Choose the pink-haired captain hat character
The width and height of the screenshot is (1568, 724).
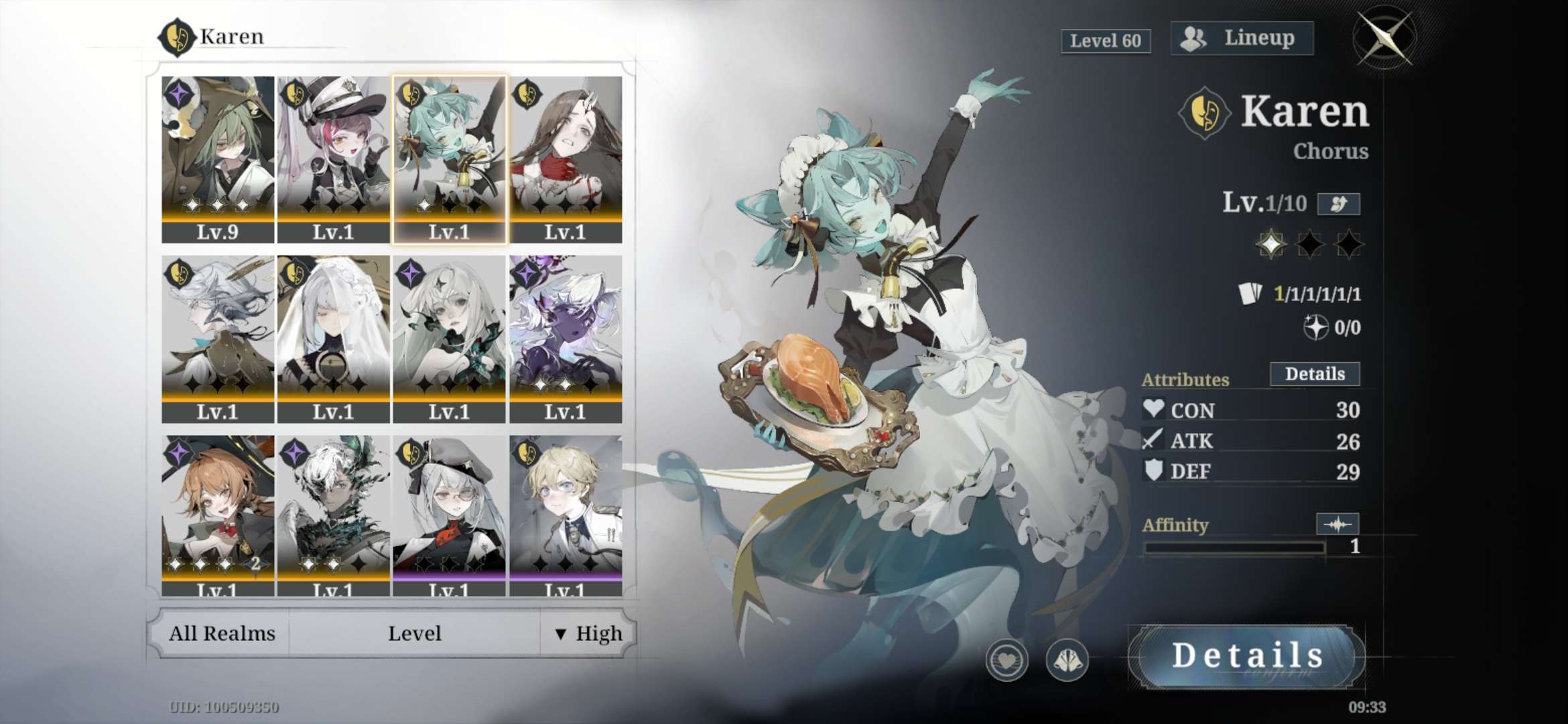(x=333, y=159)
